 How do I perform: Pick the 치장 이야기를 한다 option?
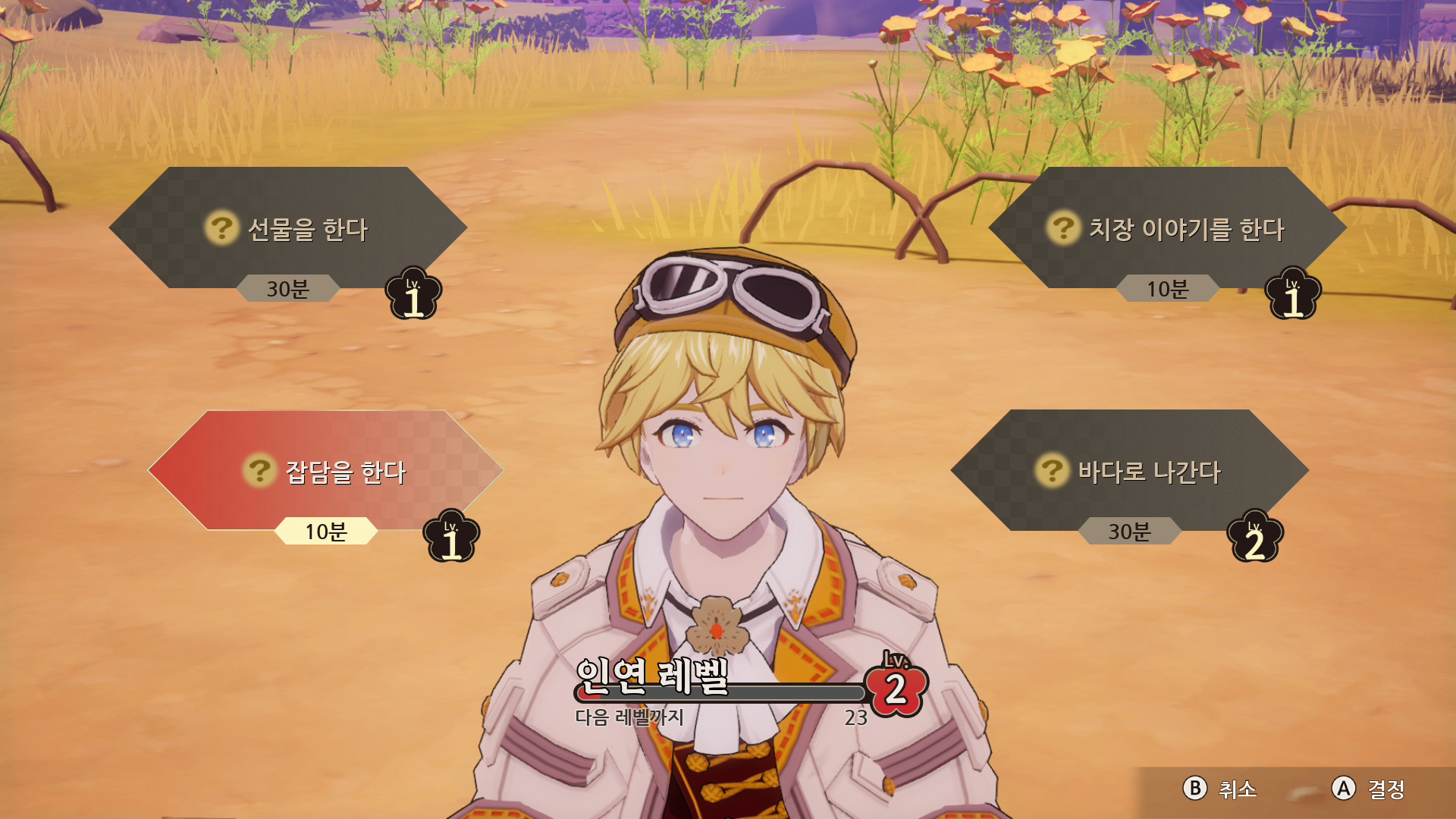pyautogui.click(x=1168, y=227)
